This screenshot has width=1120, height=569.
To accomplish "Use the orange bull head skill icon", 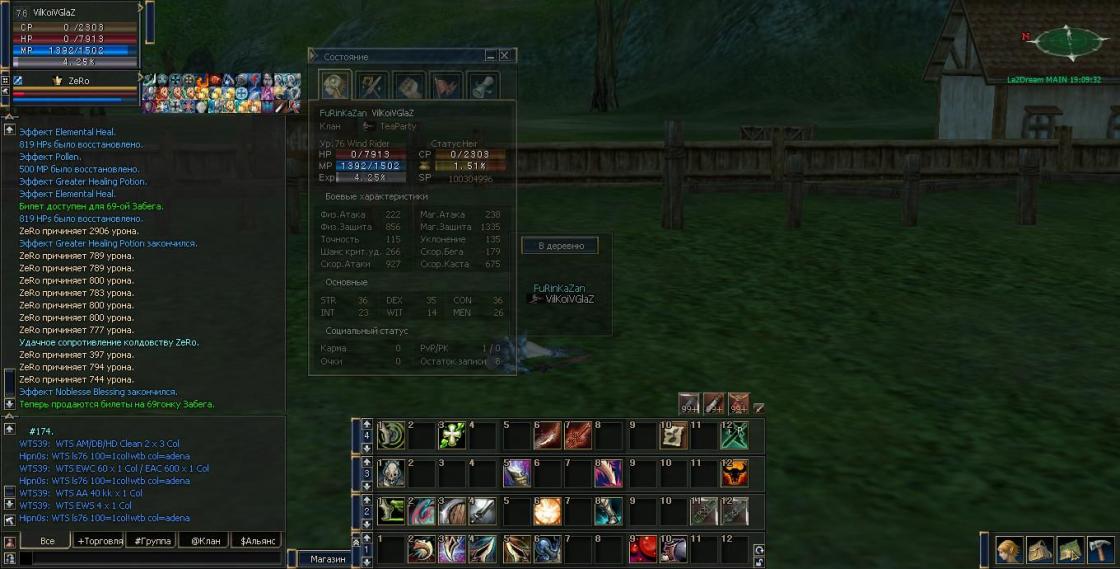I will (x=733, y=473).
